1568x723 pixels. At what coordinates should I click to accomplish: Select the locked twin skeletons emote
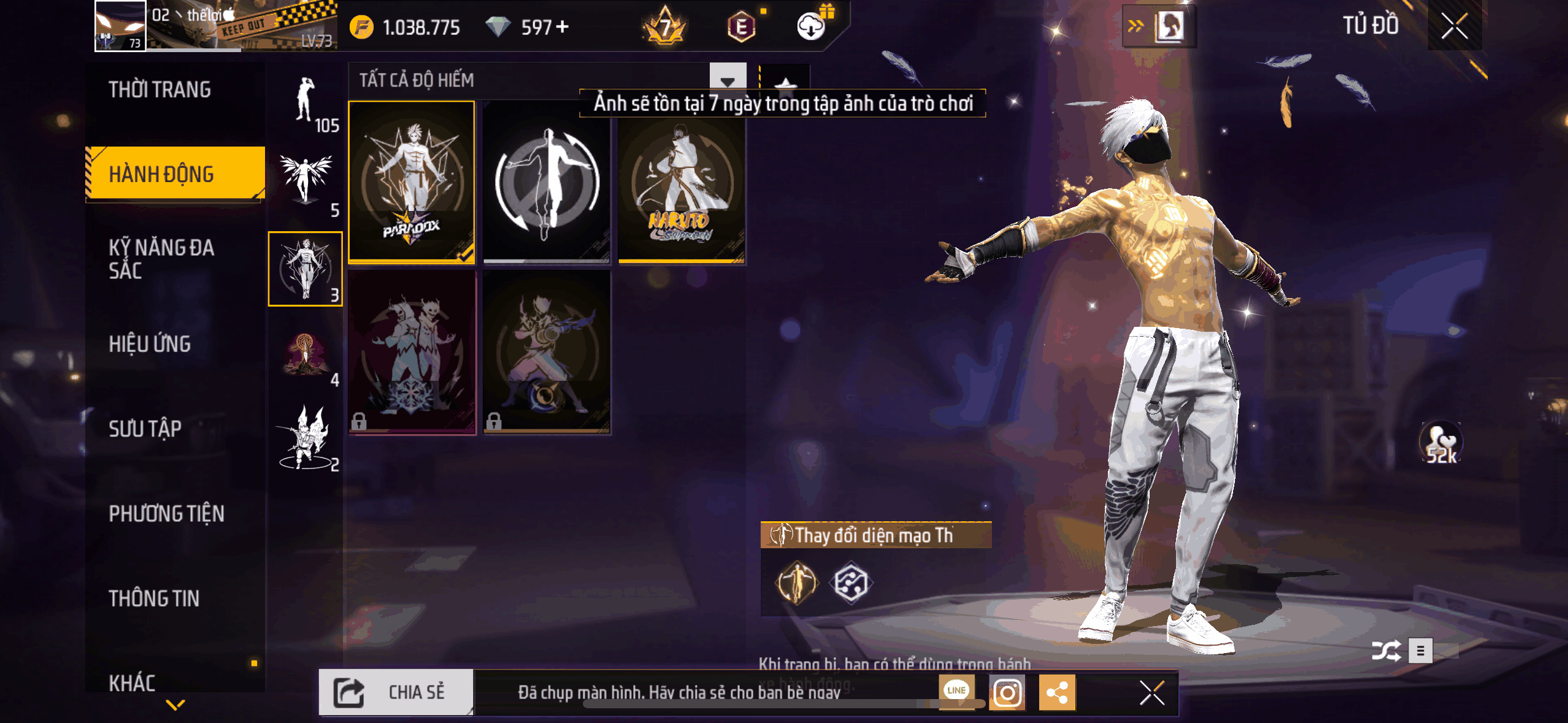(412, 352)
